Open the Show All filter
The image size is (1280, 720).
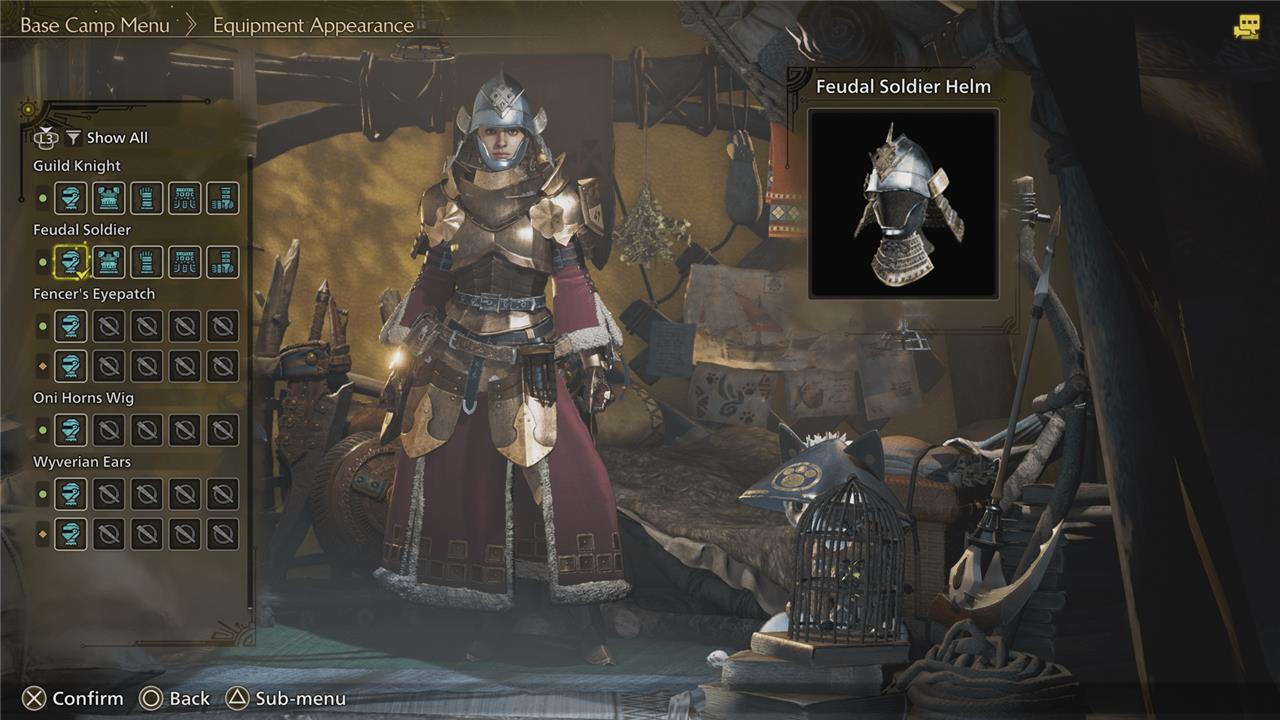coord(106,138)
